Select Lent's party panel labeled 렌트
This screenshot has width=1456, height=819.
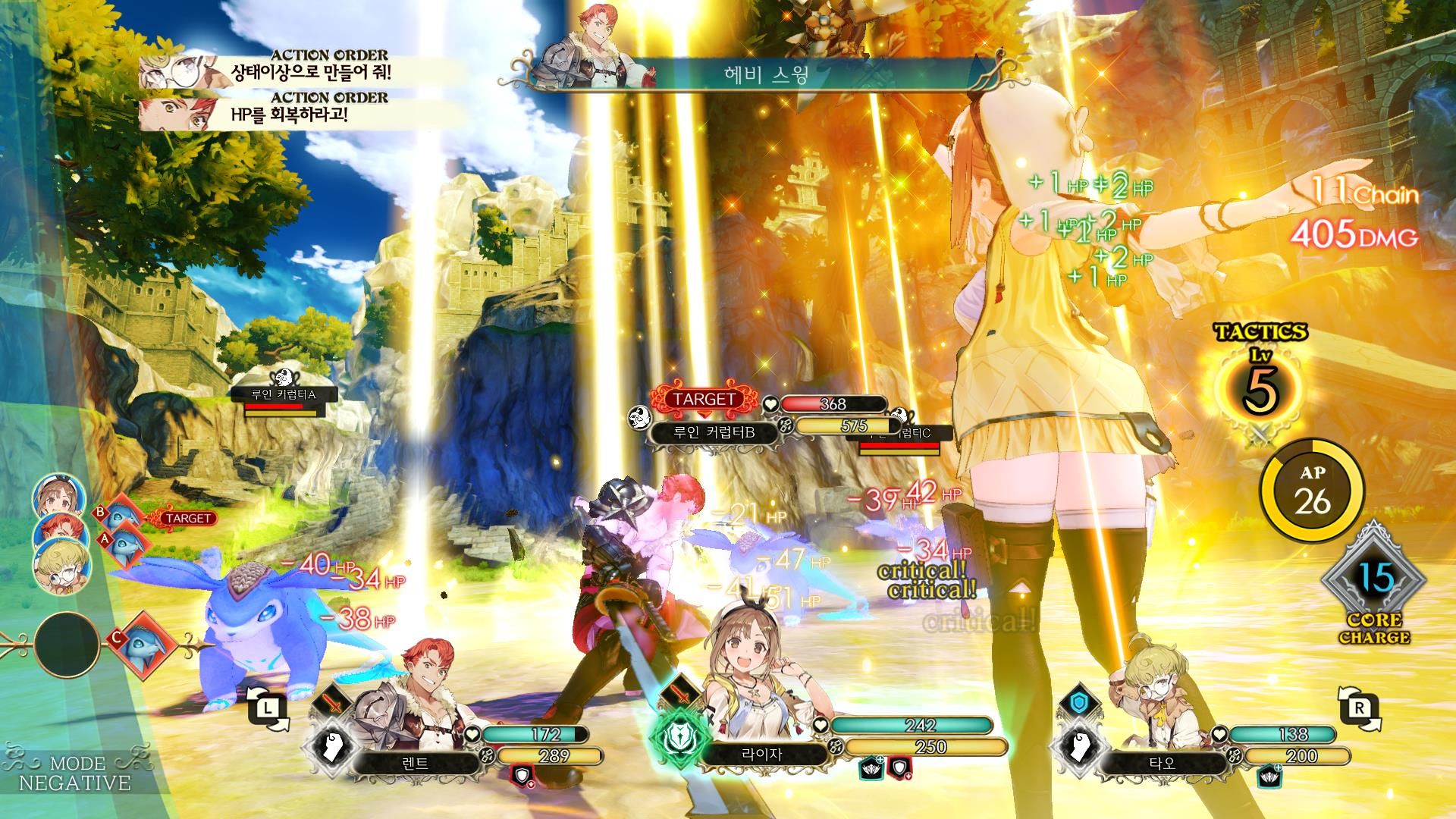coord(416,762)
